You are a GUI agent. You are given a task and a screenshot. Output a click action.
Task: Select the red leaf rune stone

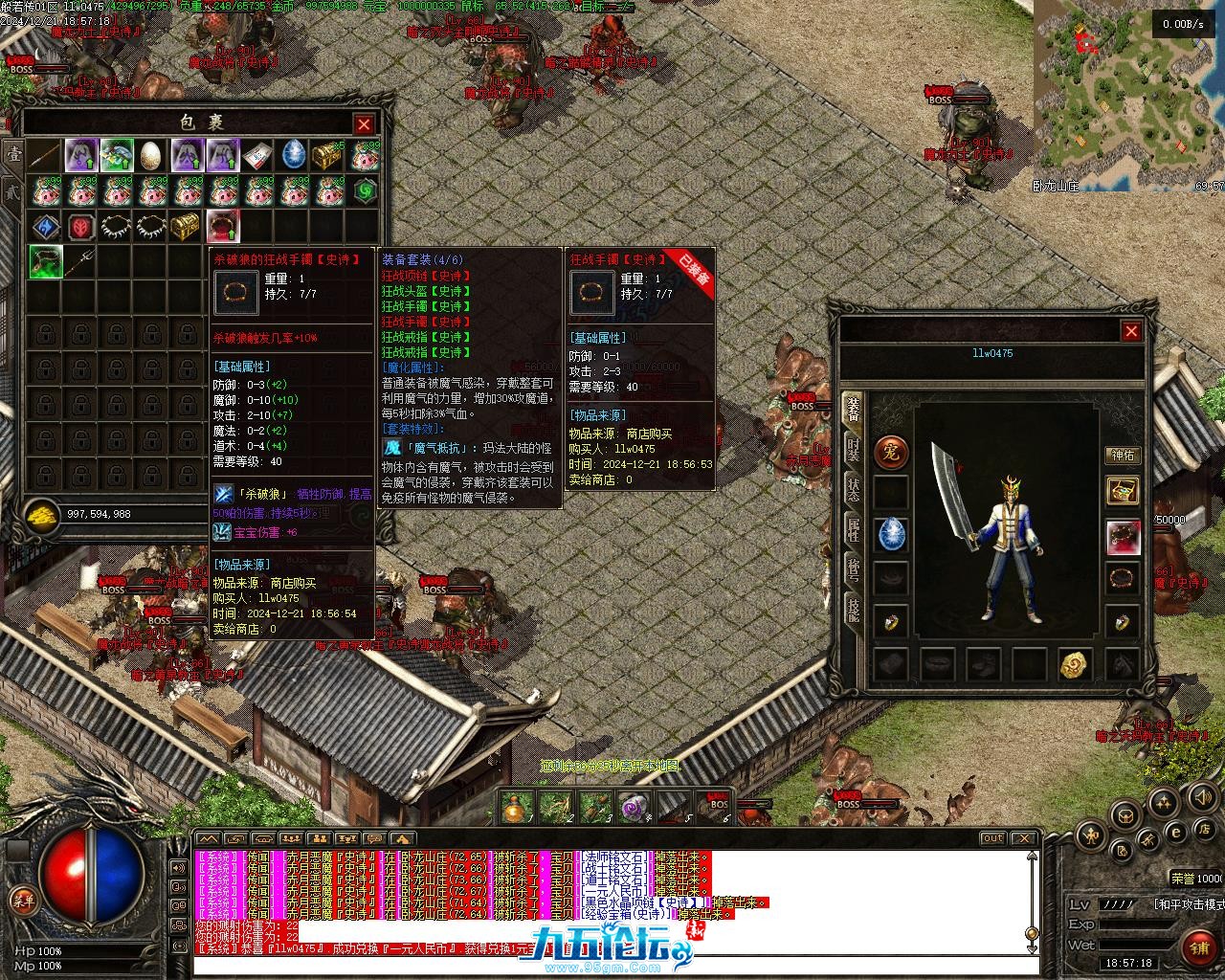[x=80, y=227]
